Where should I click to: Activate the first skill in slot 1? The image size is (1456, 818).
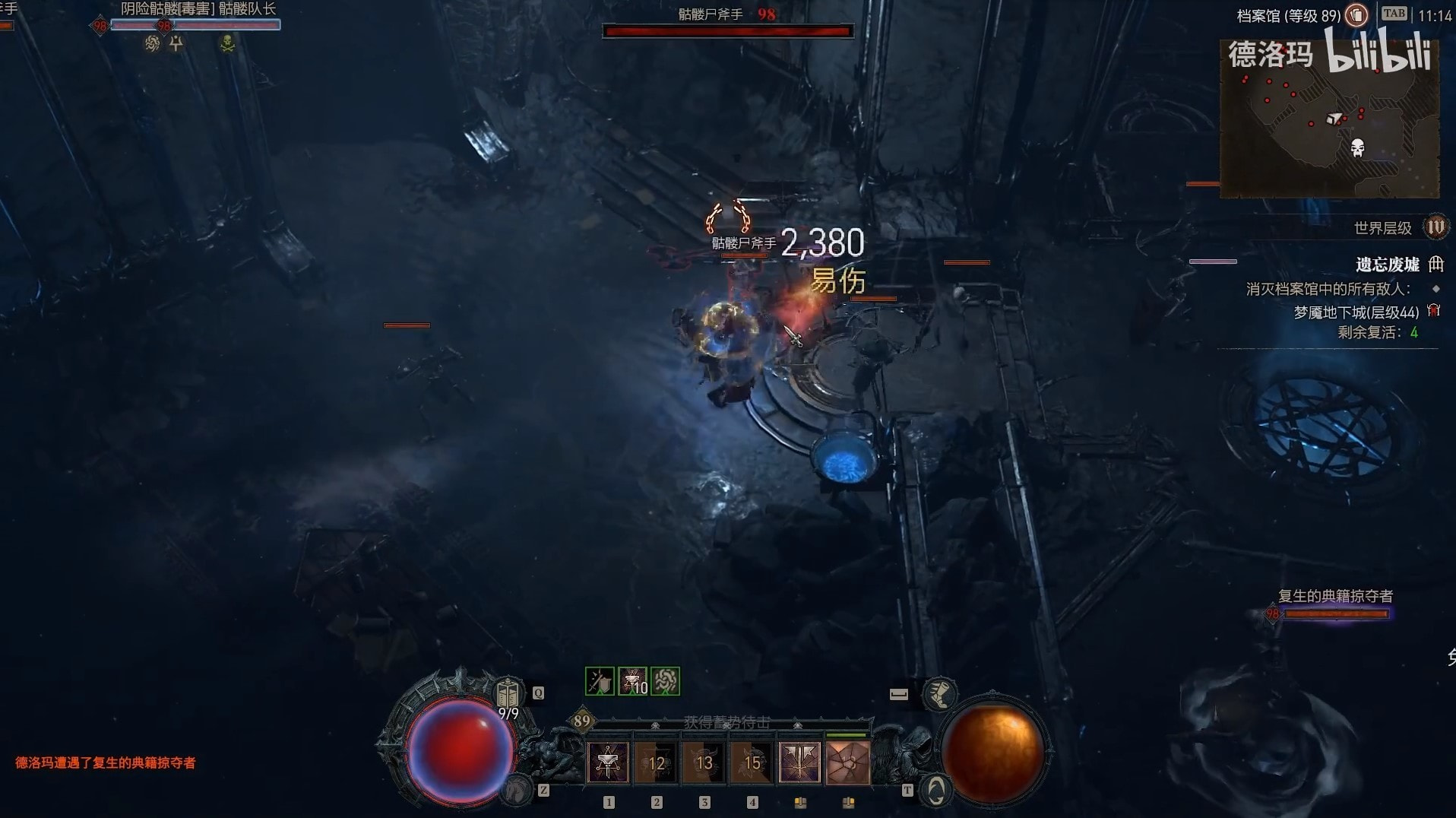click(x=608, y=763)
